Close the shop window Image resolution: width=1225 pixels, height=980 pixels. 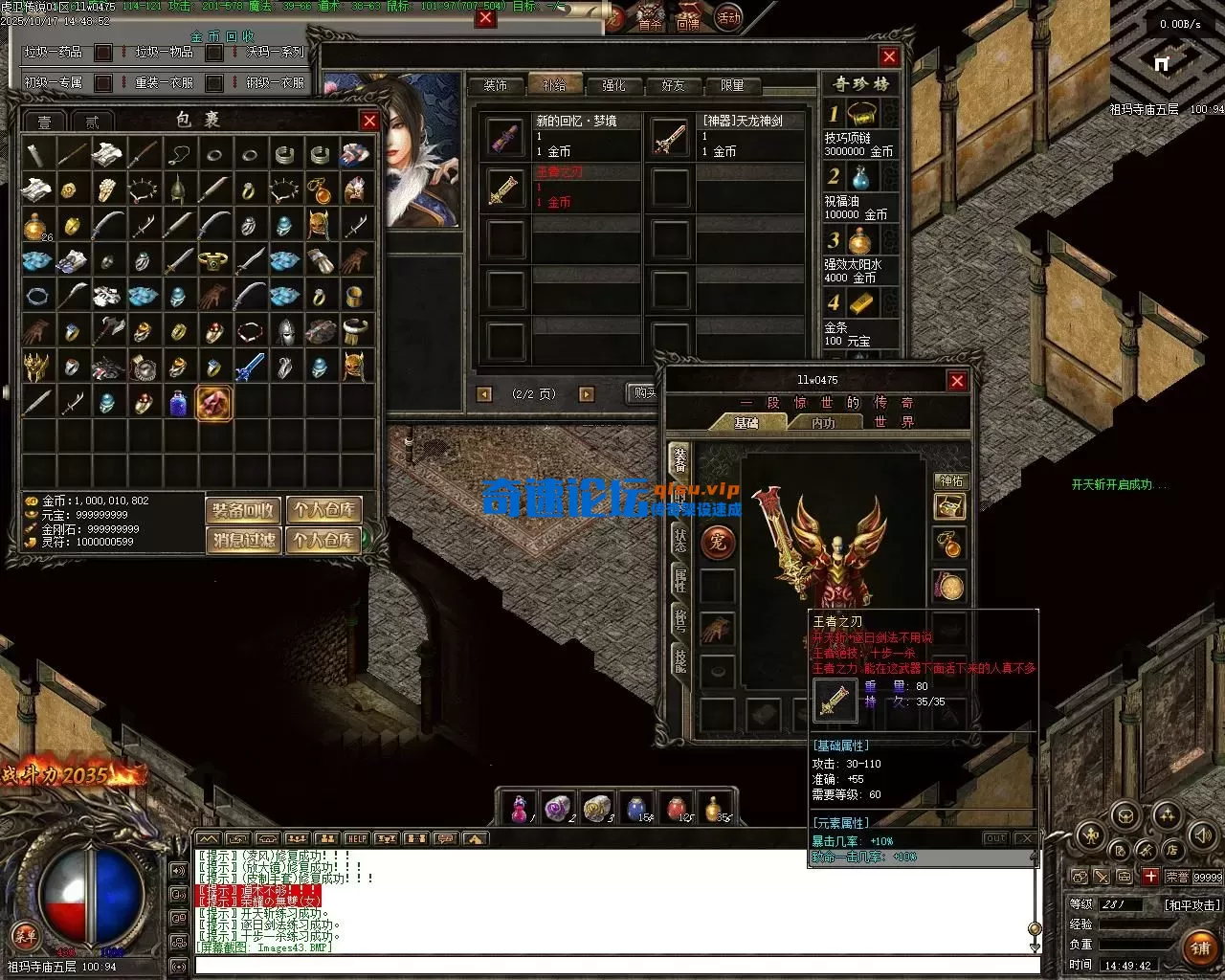tap(888, 56)
